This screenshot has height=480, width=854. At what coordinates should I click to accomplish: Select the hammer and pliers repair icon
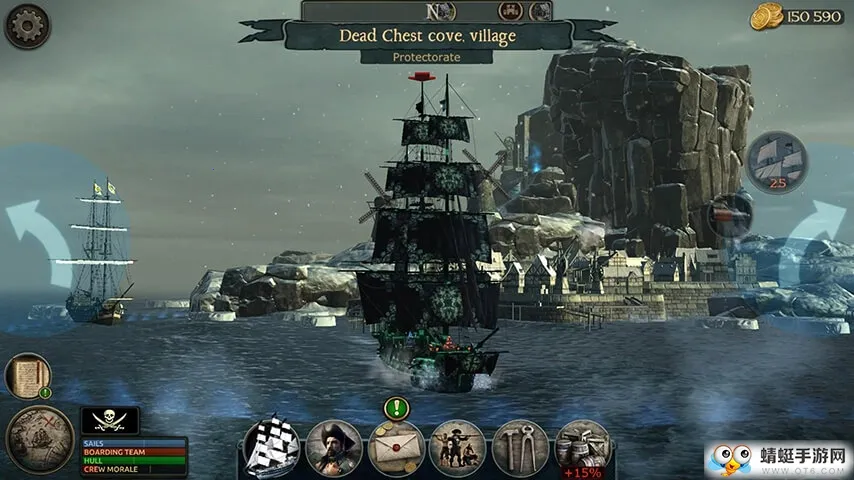coord(520,447)
